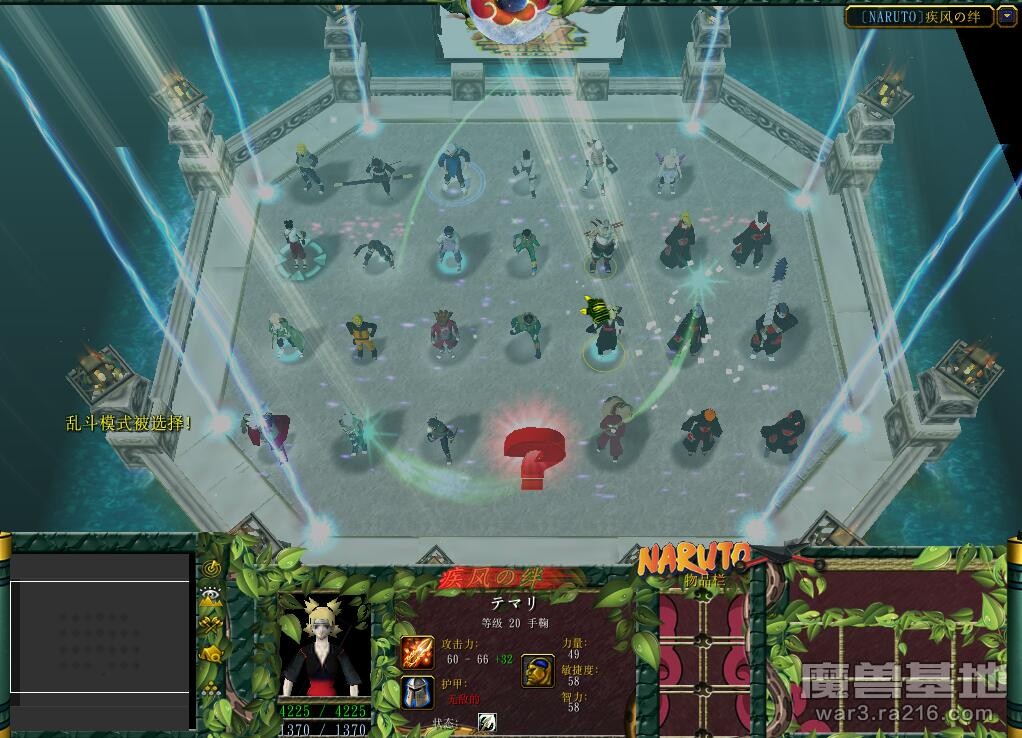Toggle the formation movement button

(211, 688)
